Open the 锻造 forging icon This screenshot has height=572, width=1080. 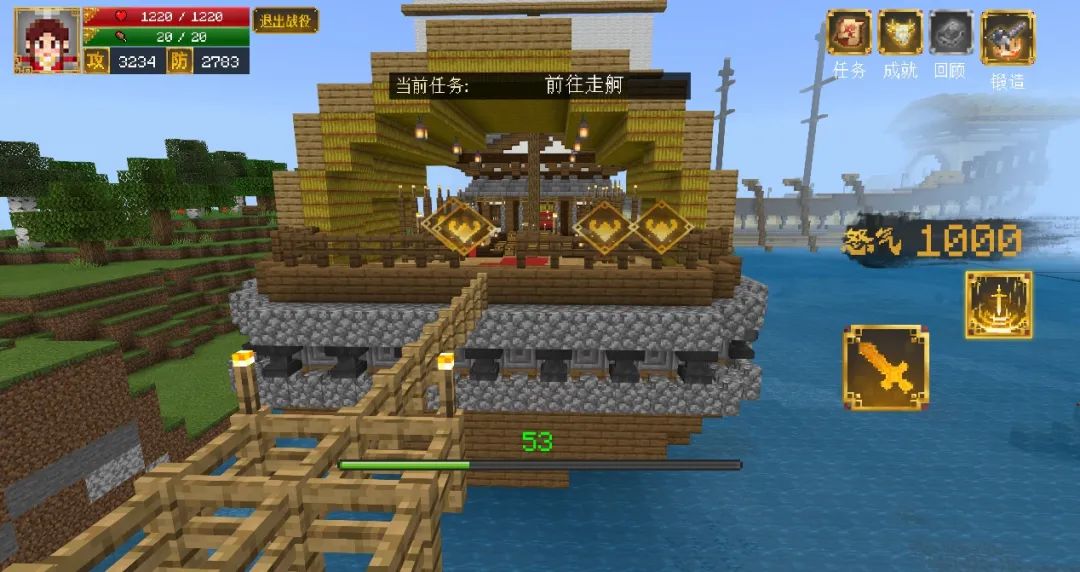coord(1007,37)
